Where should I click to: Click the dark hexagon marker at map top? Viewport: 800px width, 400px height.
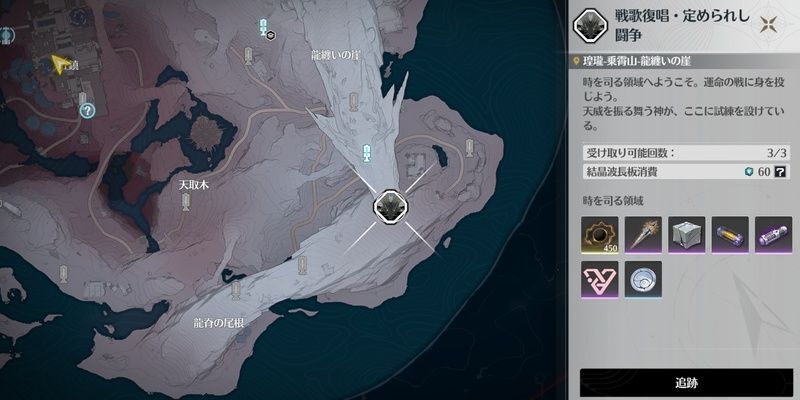[x=270, y=35]
